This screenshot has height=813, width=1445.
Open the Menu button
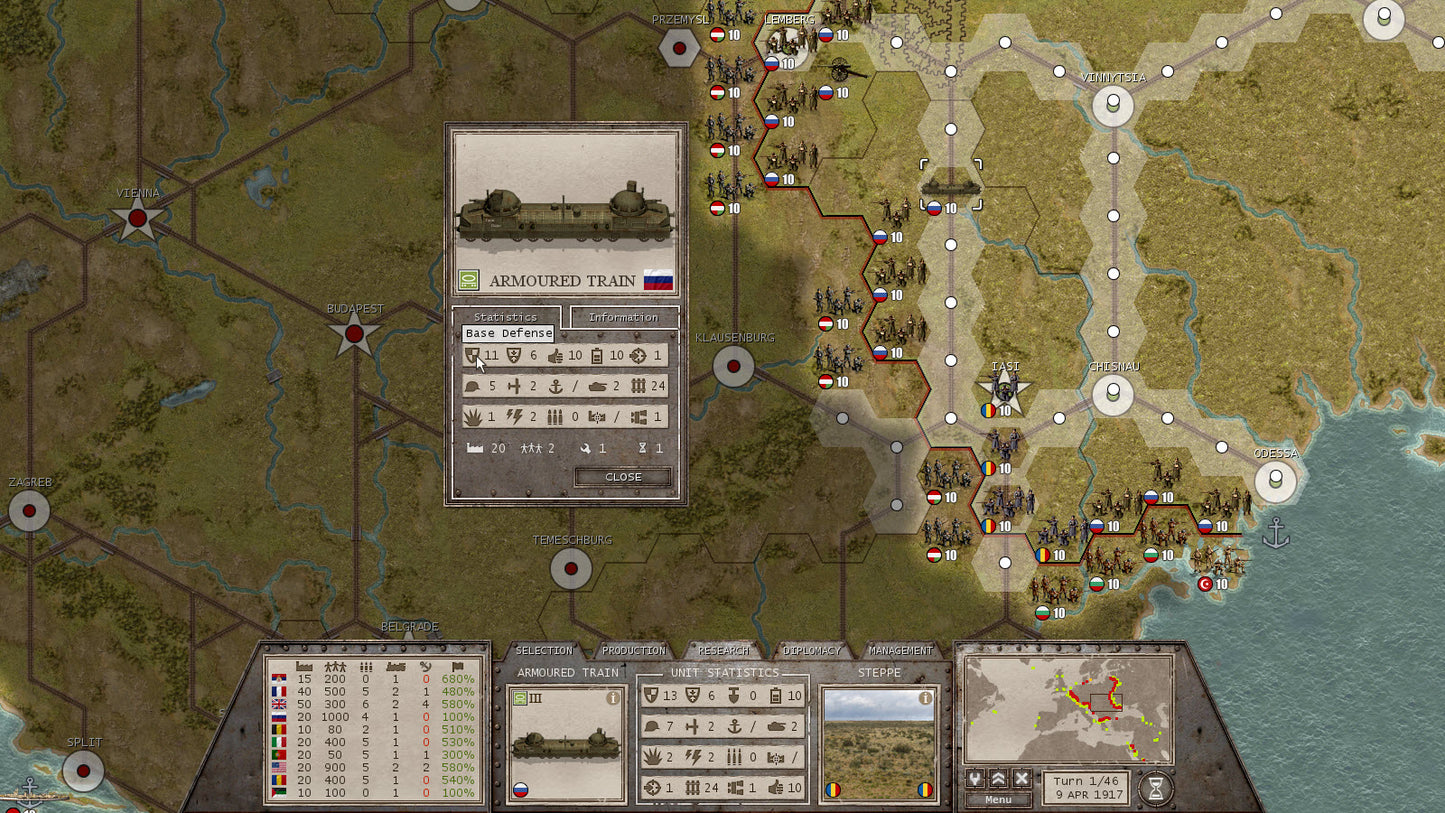point(998,800)
